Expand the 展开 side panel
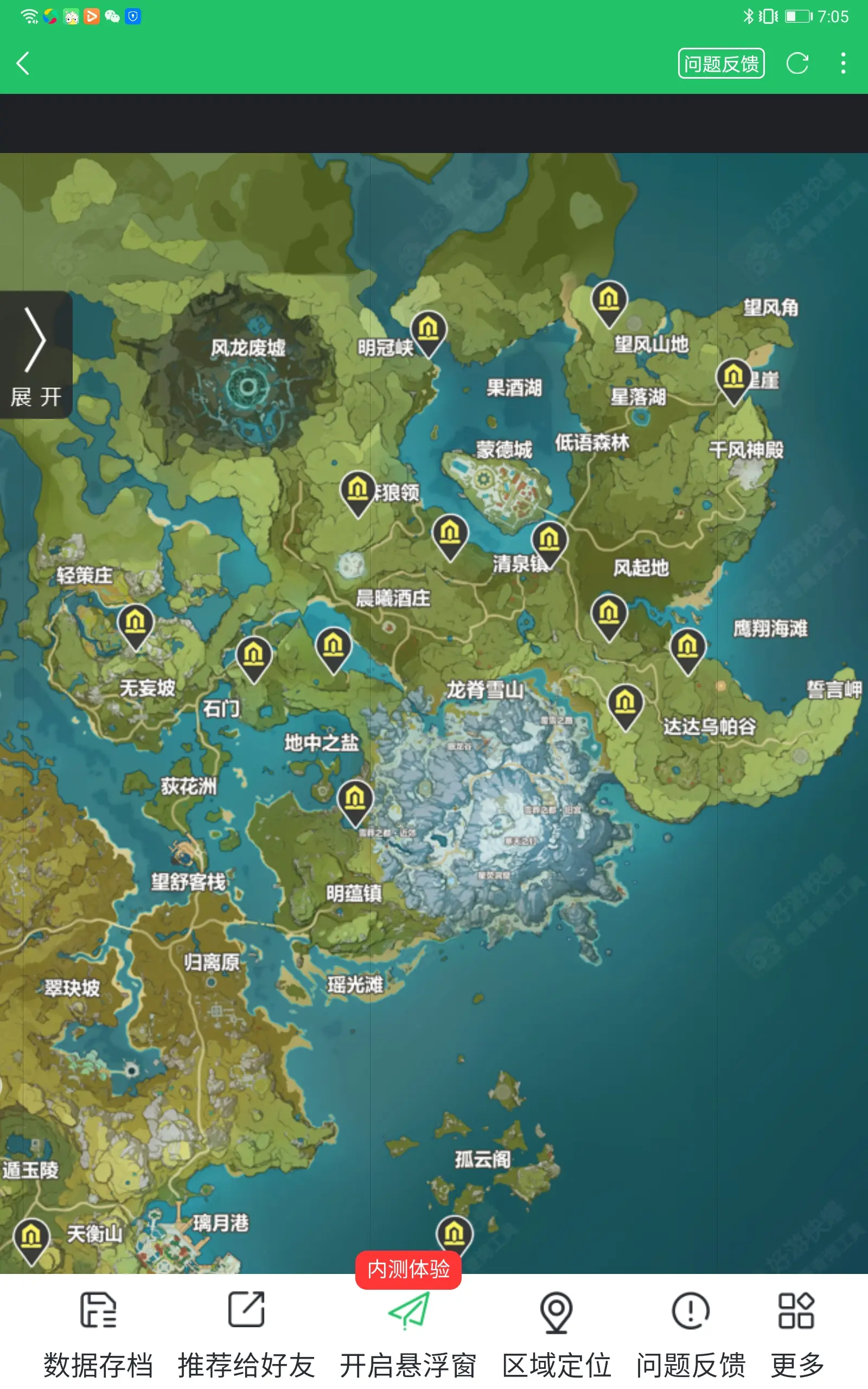868x1389 pixels. click(x=36, y=359)
